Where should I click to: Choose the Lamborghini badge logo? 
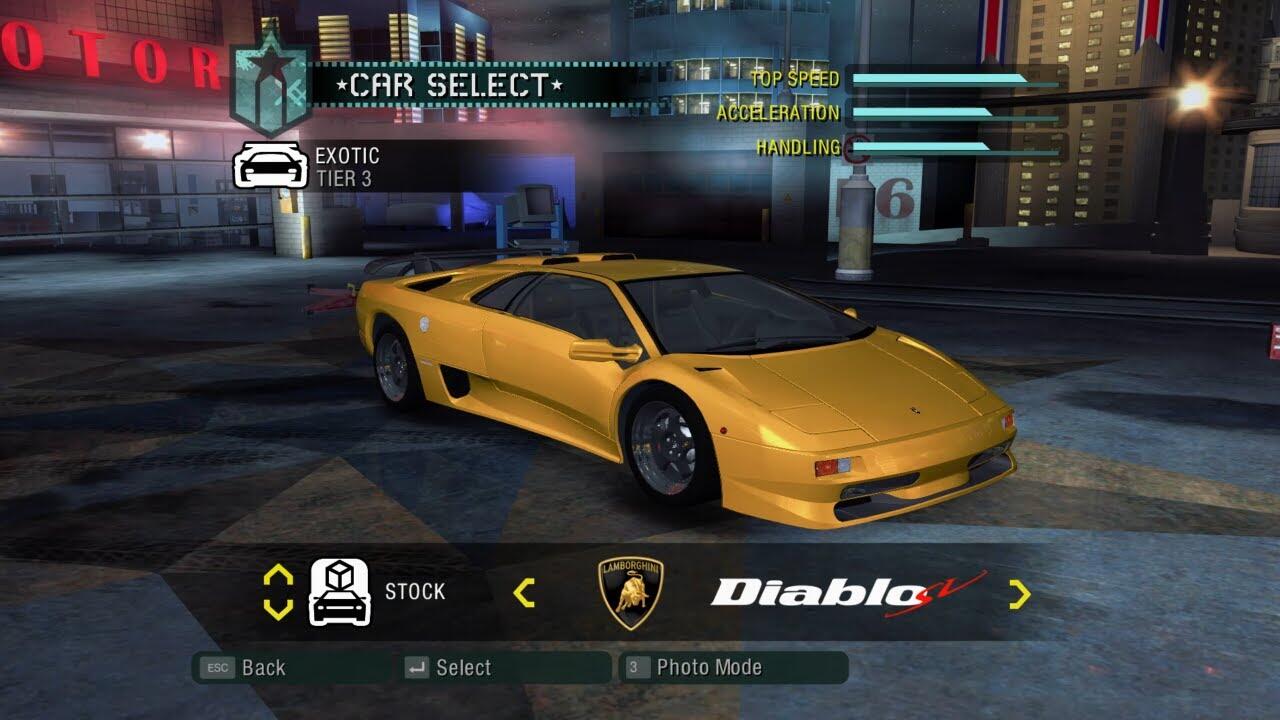tap(630, 593)
